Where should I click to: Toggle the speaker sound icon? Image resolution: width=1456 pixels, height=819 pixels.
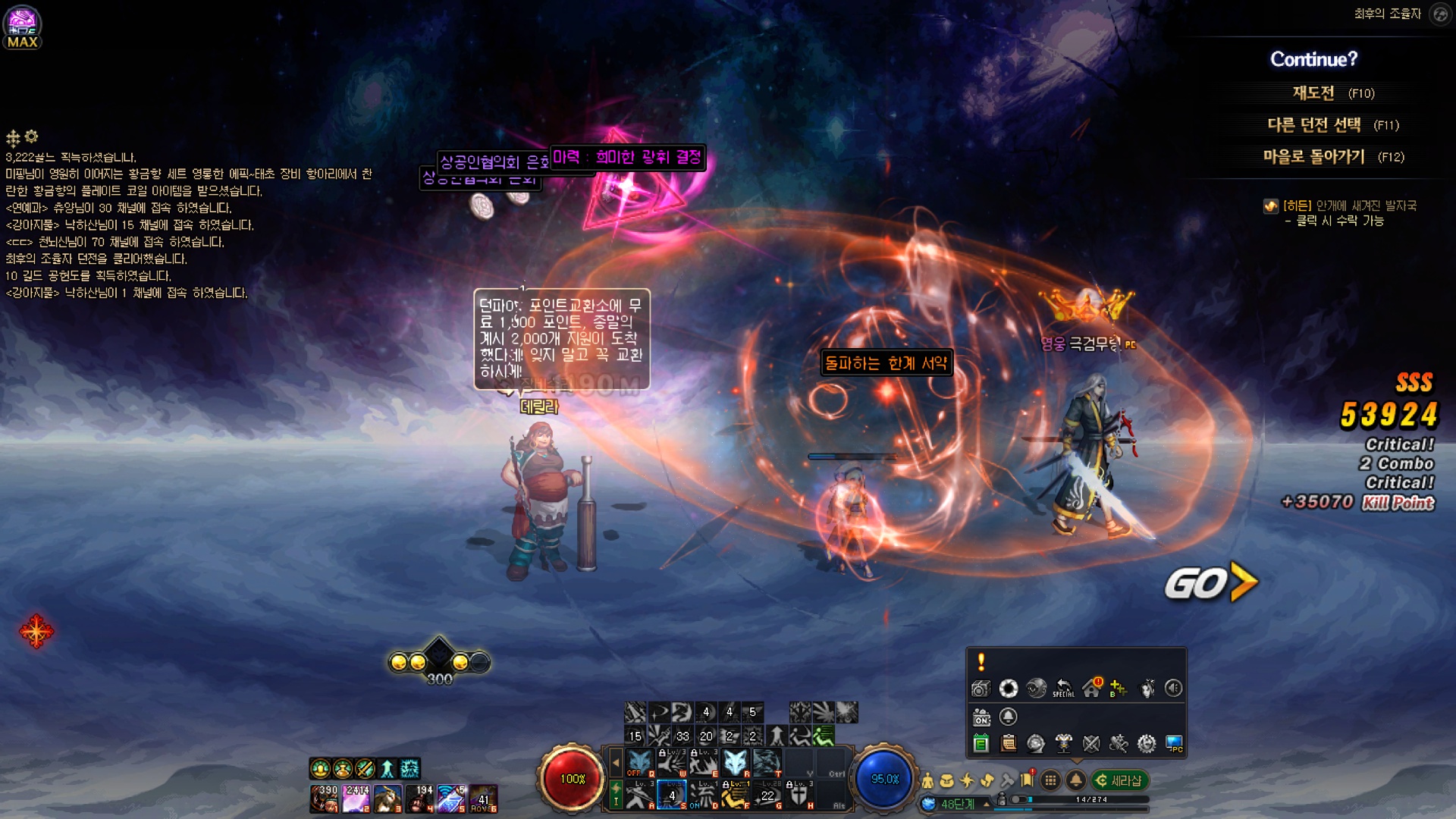[1173, 689]
